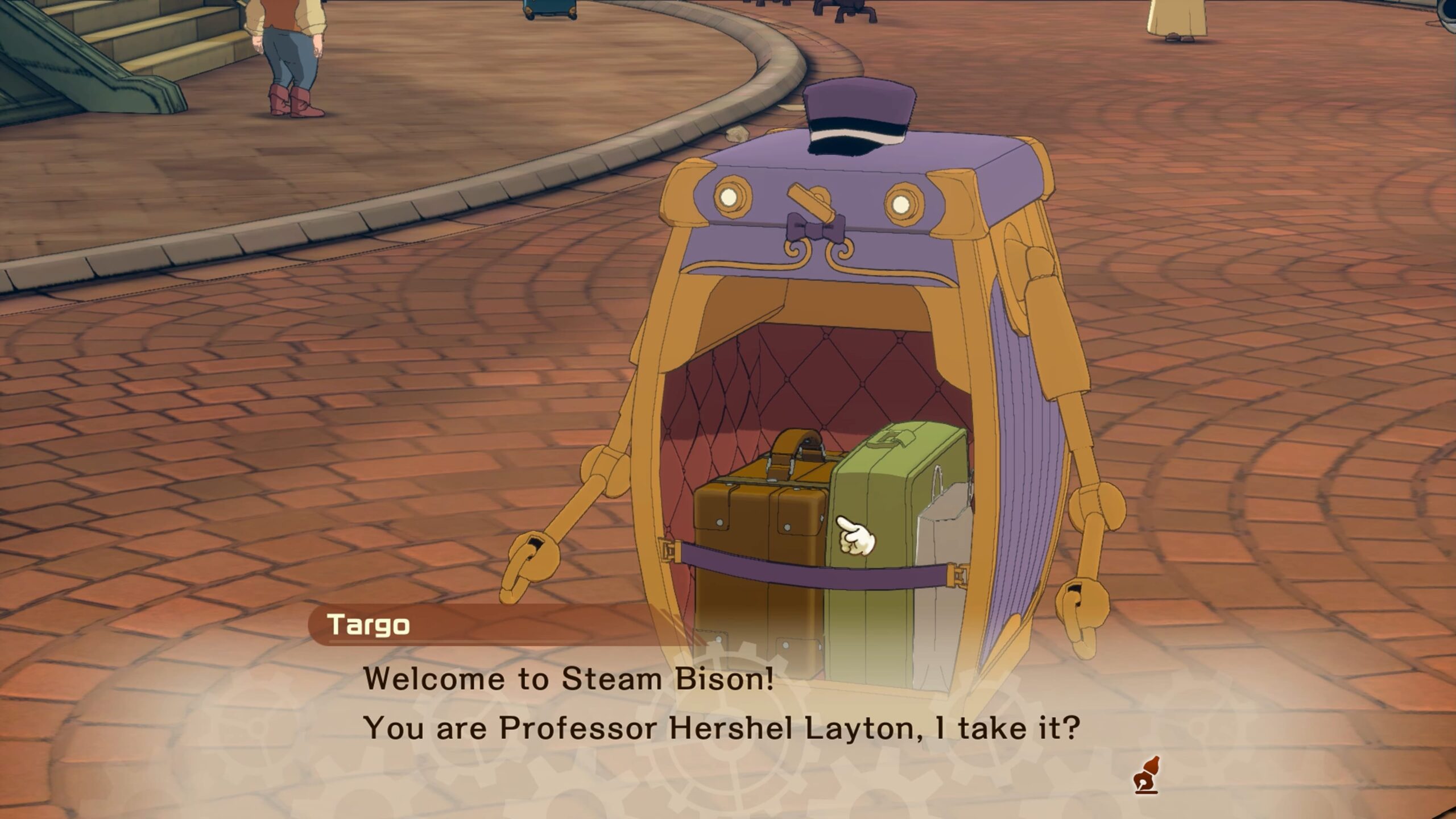Viewport: 1456px width, 819px height.
Task: Click the pen nib continue icon
Action: (1145, 775)
